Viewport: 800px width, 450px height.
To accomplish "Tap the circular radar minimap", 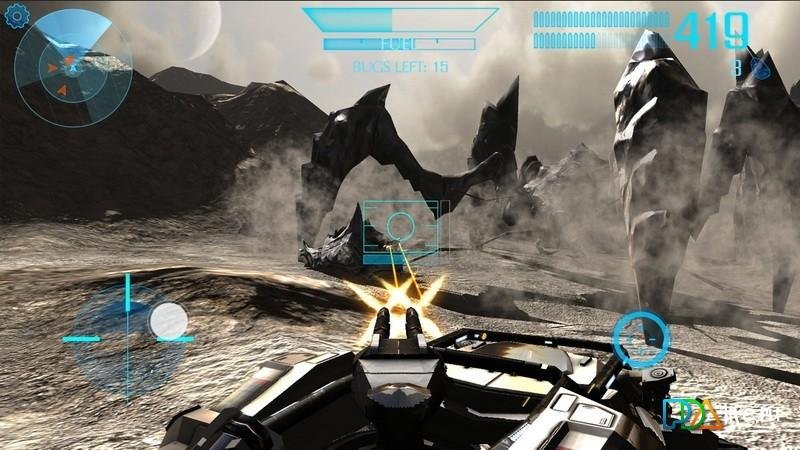I will pyautogui.click(x=72, y=68).
